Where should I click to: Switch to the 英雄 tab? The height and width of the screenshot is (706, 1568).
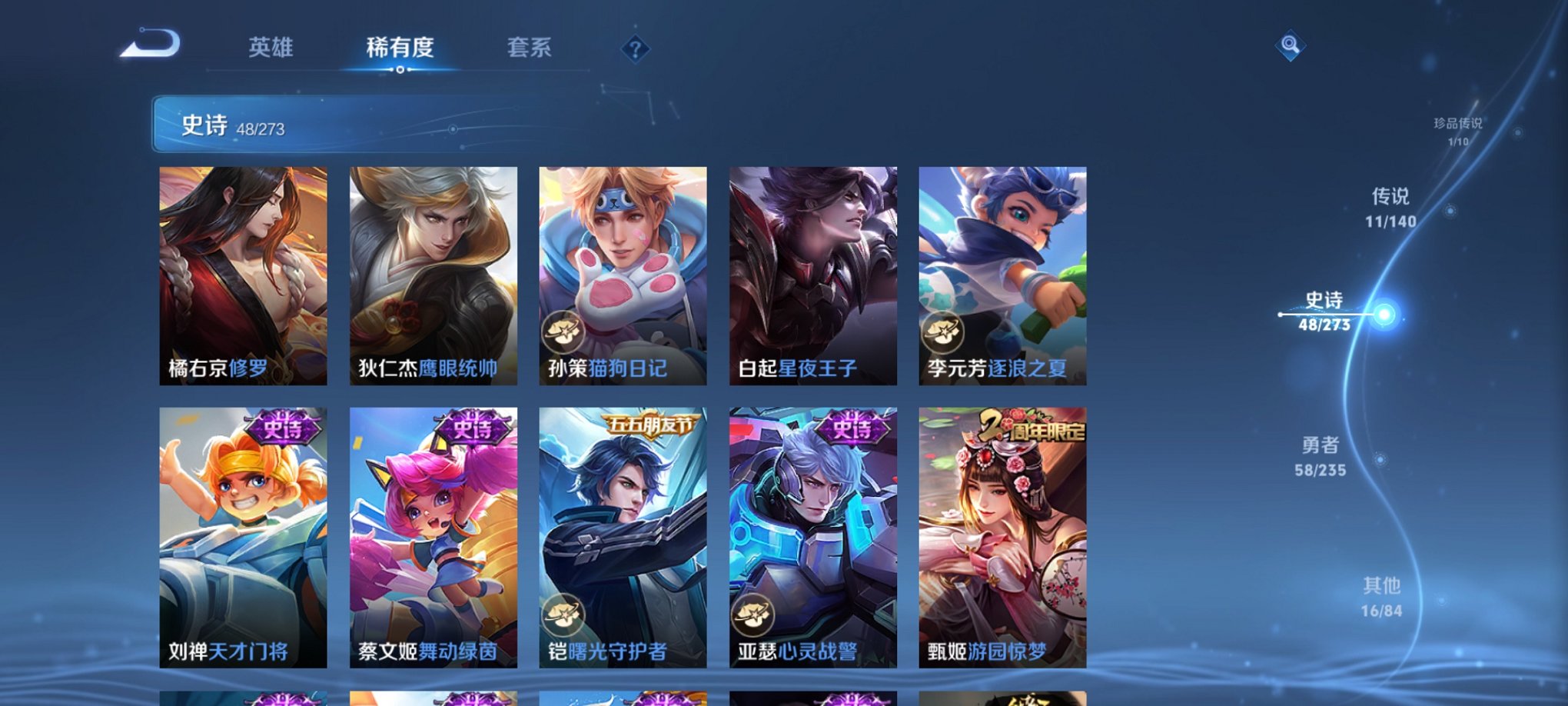pyautogui.click(x=271, y=48)
